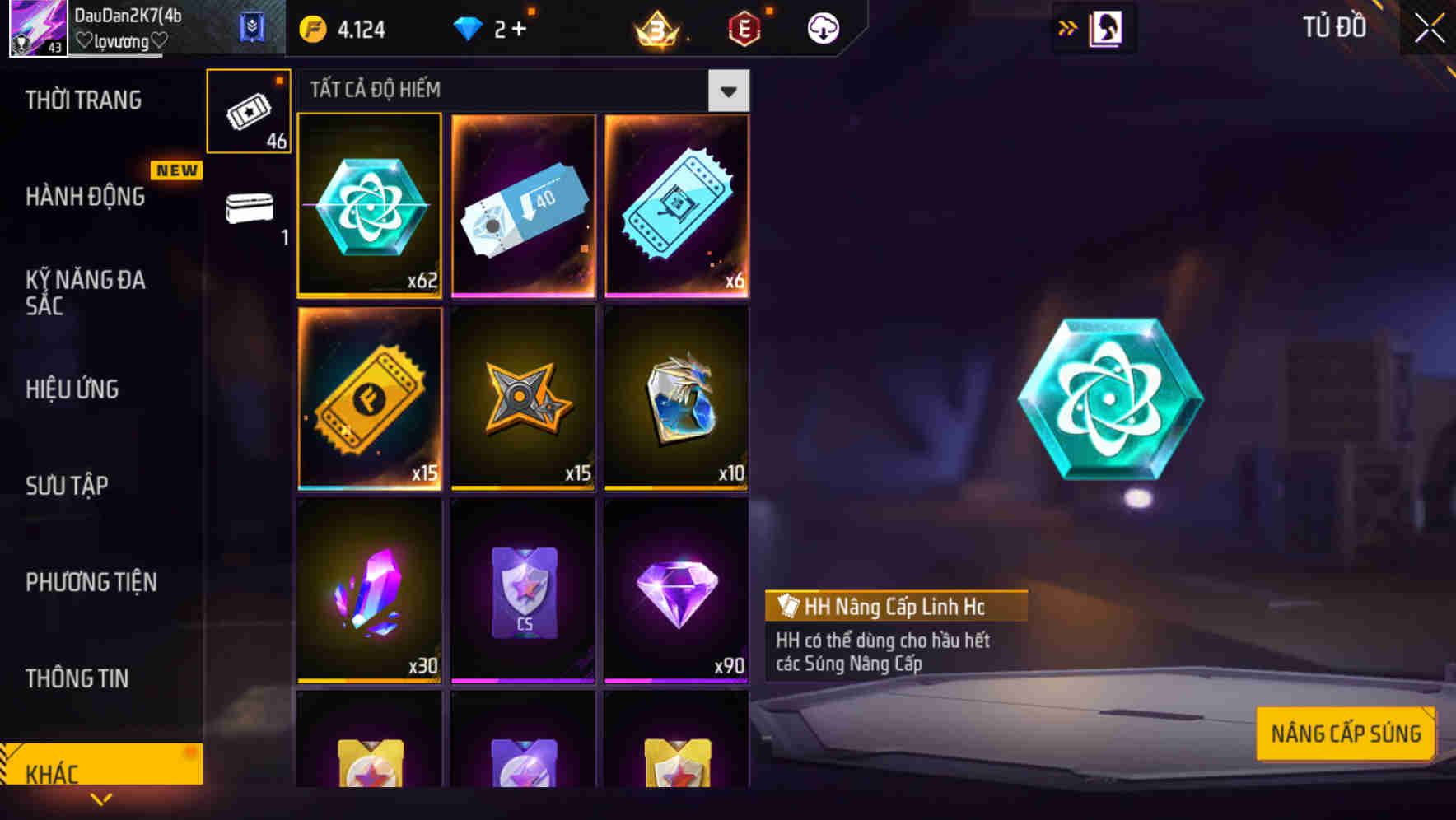The image size is (1456, 820).
Task: Open the vouchers ticket category icon
Action: click(249, 111)
